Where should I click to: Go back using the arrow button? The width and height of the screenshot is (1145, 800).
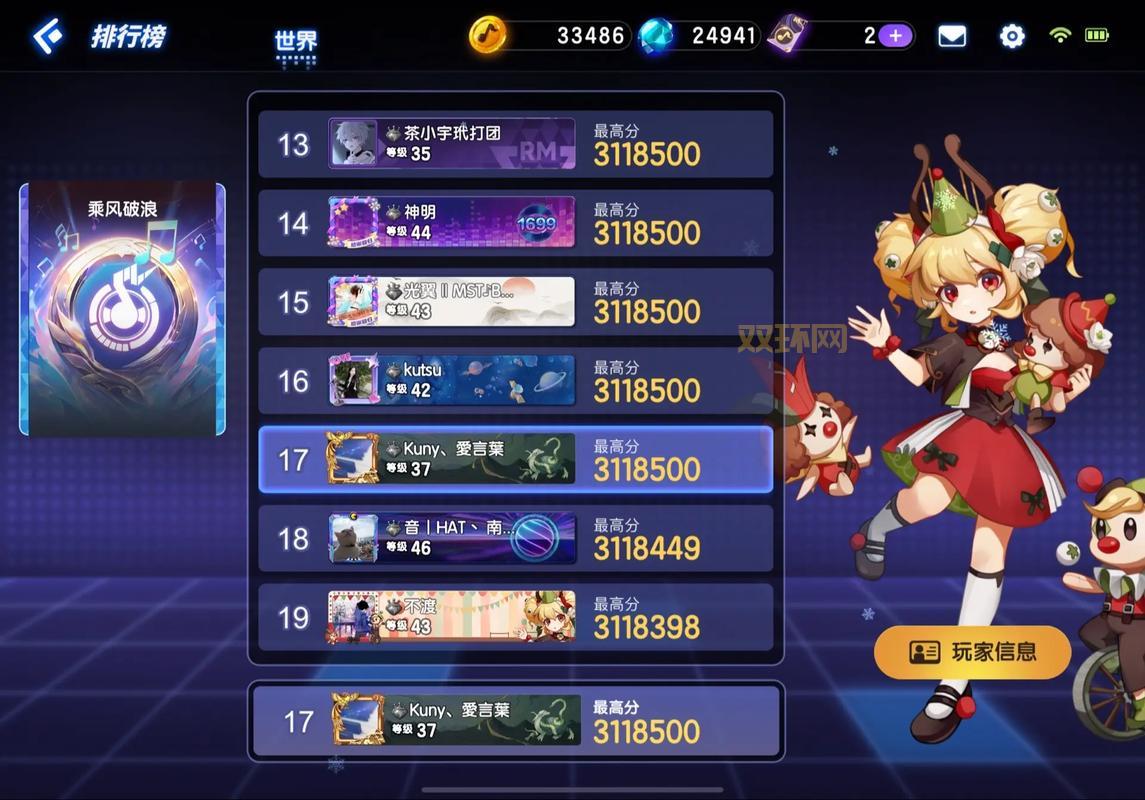48,37
